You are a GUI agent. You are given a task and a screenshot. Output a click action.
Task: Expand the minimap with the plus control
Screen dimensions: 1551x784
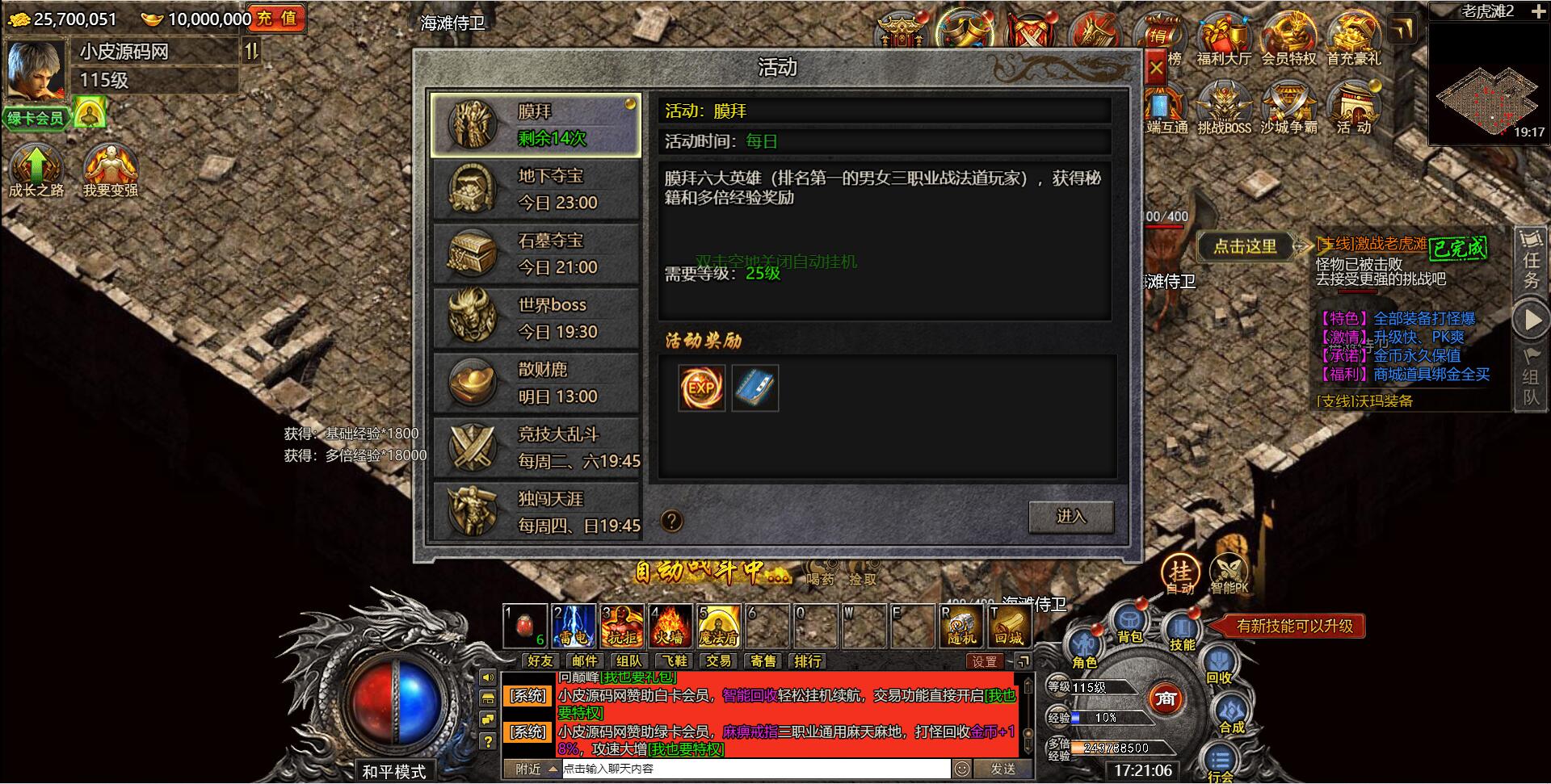coord(1539,11)
